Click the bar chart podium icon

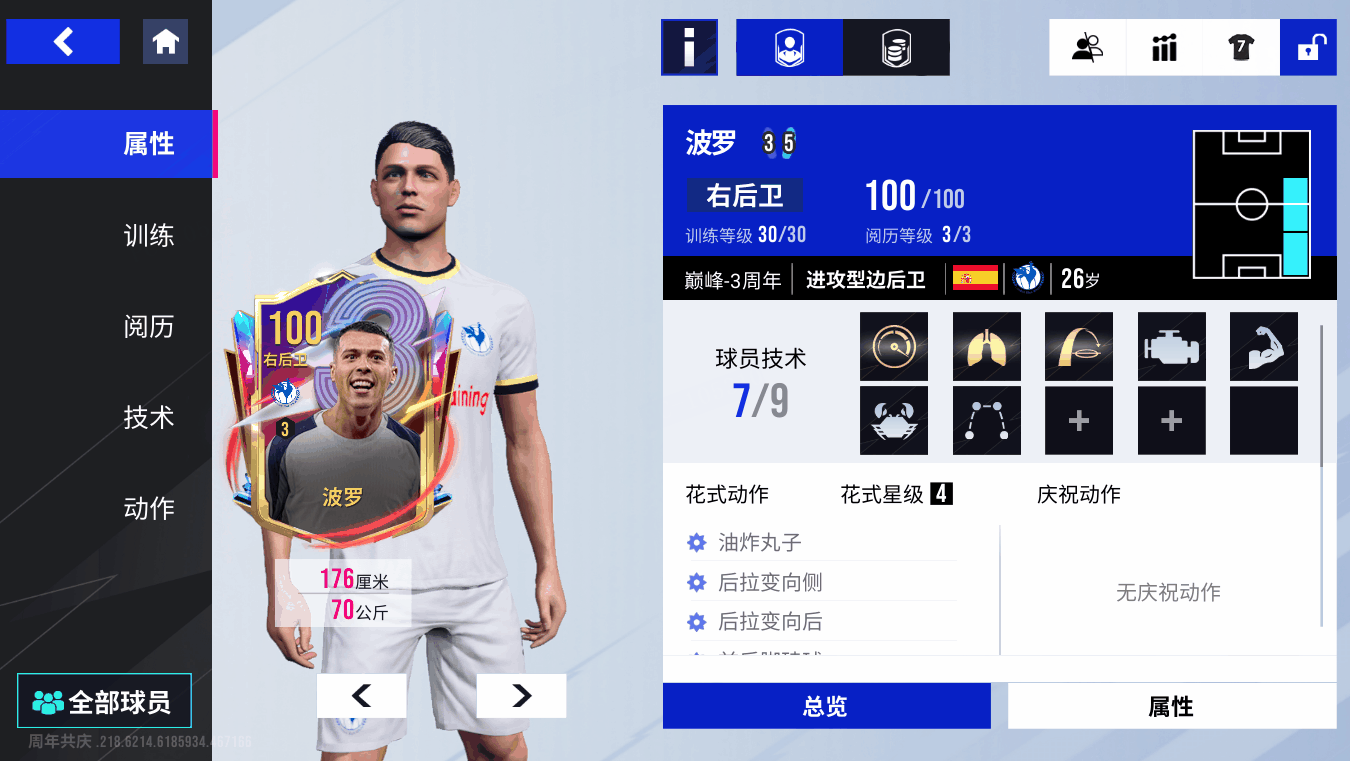tap(1164, 47)
